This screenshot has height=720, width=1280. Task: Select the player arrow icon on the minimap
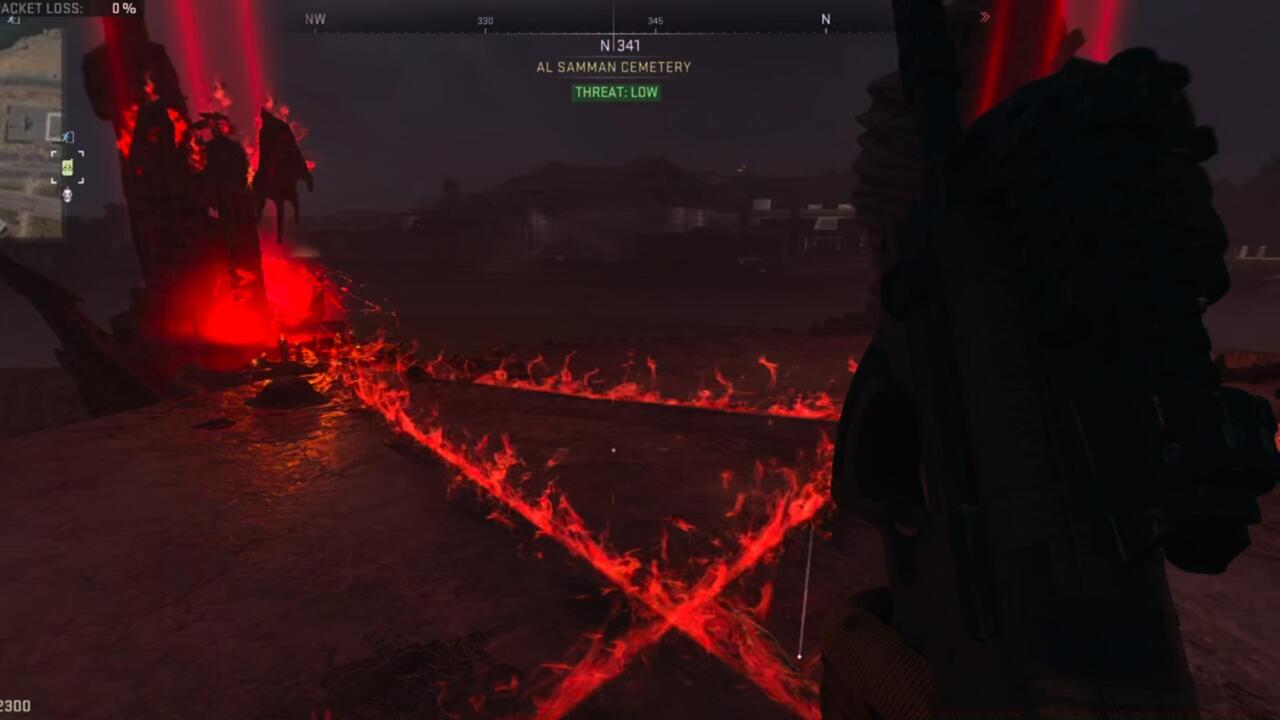point(67,137)
